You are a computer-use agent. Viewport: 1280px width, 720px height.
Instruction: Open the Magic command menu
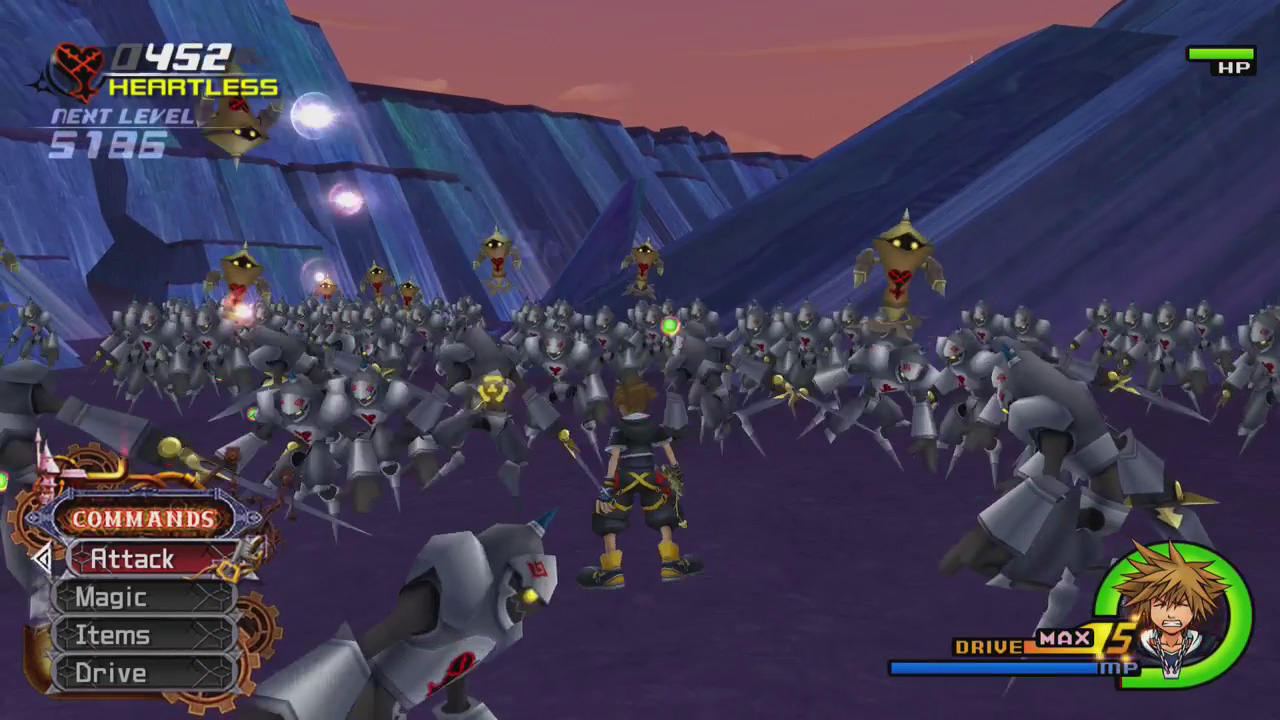145,597
